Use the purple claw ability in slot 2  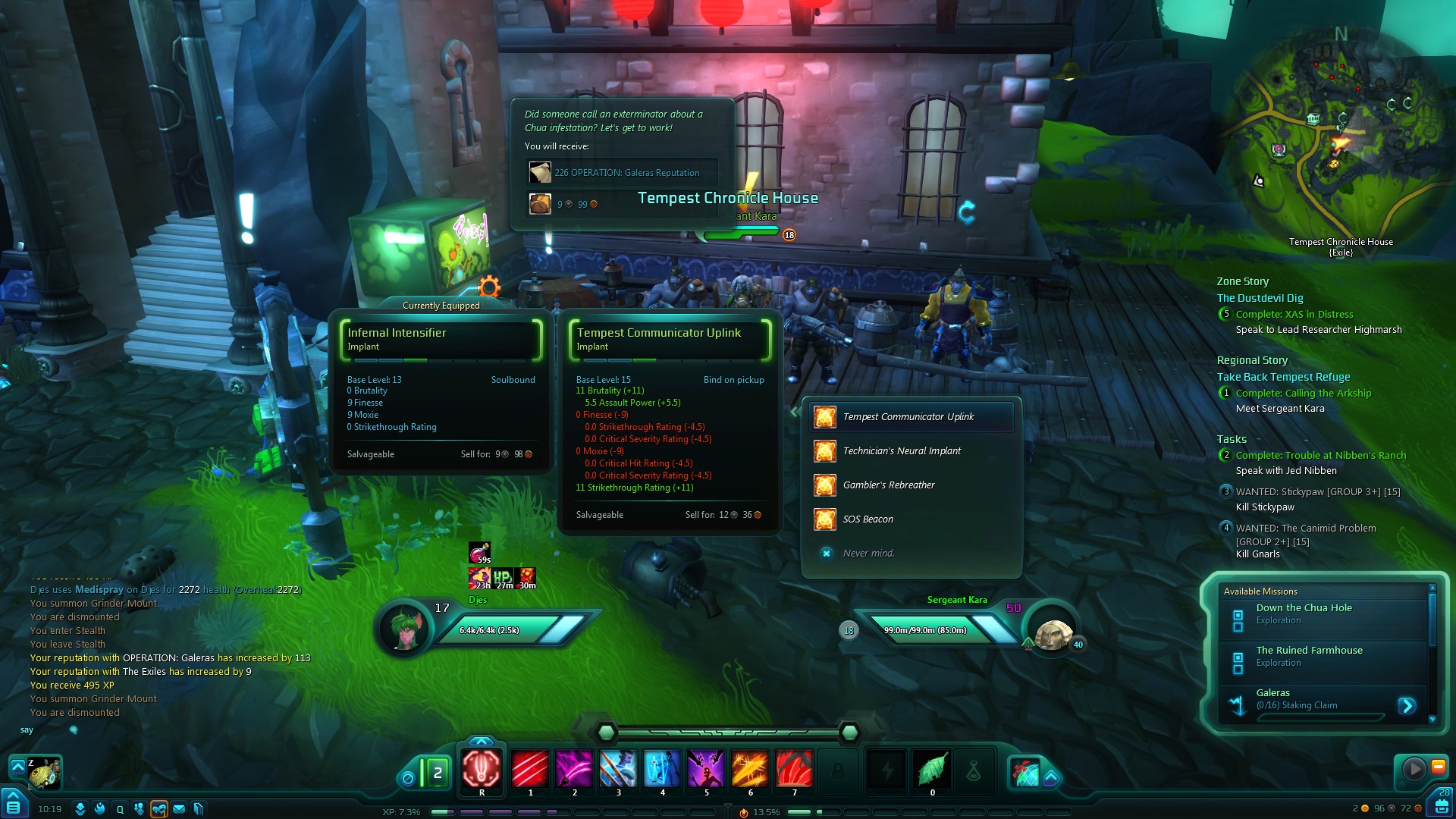point(574,768)
